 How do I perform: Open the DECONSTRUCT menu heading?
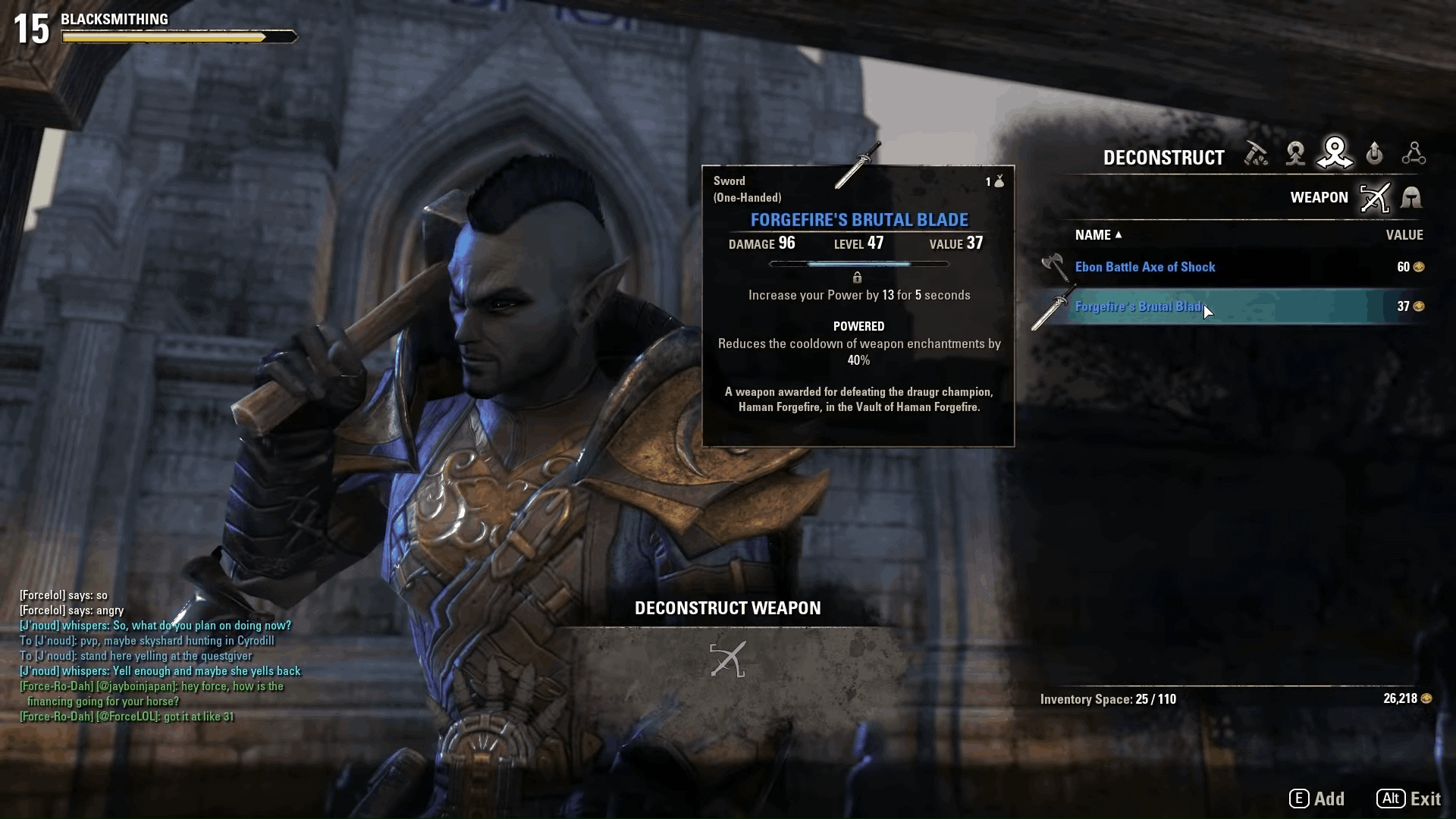[x=1163, y=158]
